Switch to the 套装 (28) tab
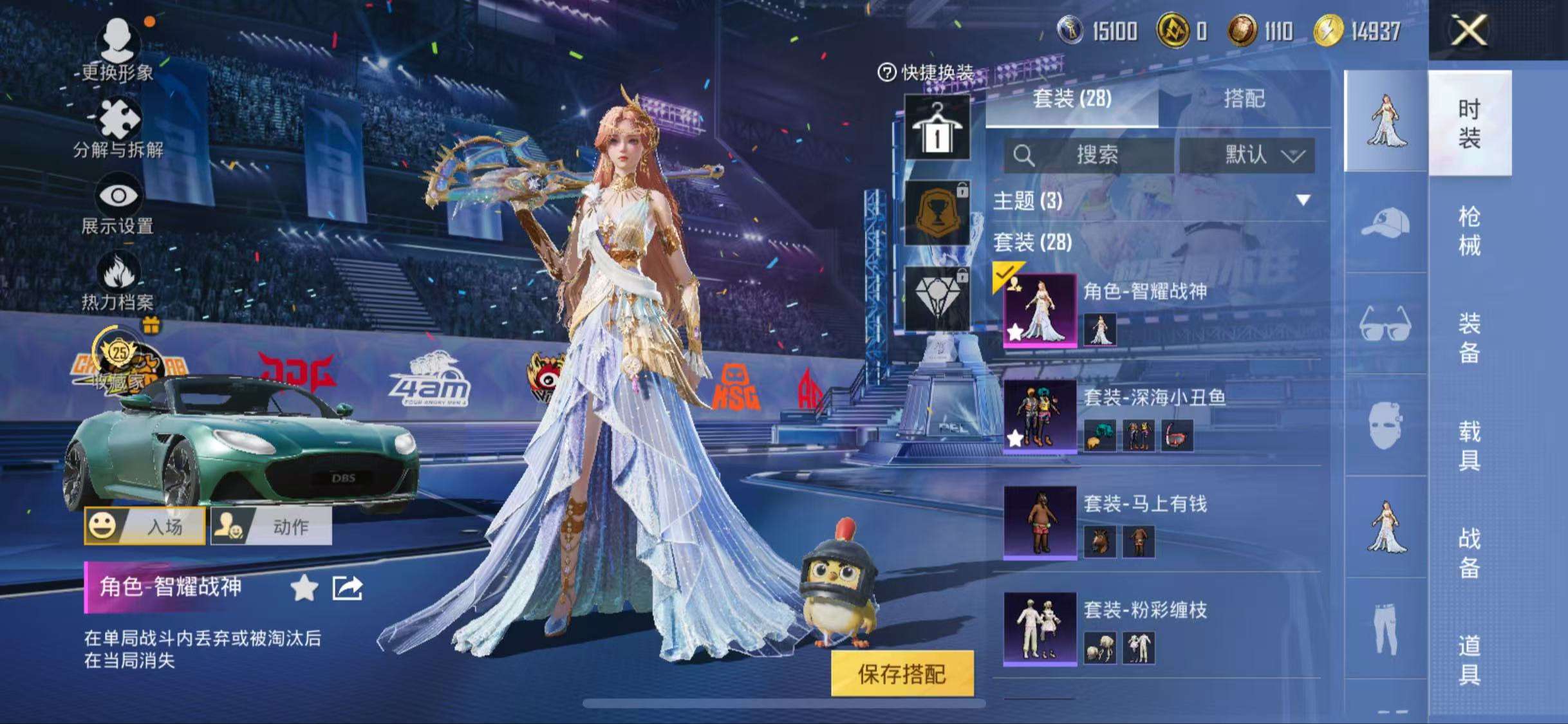This screenshot has width=1568, height=724. [1072, 98]
